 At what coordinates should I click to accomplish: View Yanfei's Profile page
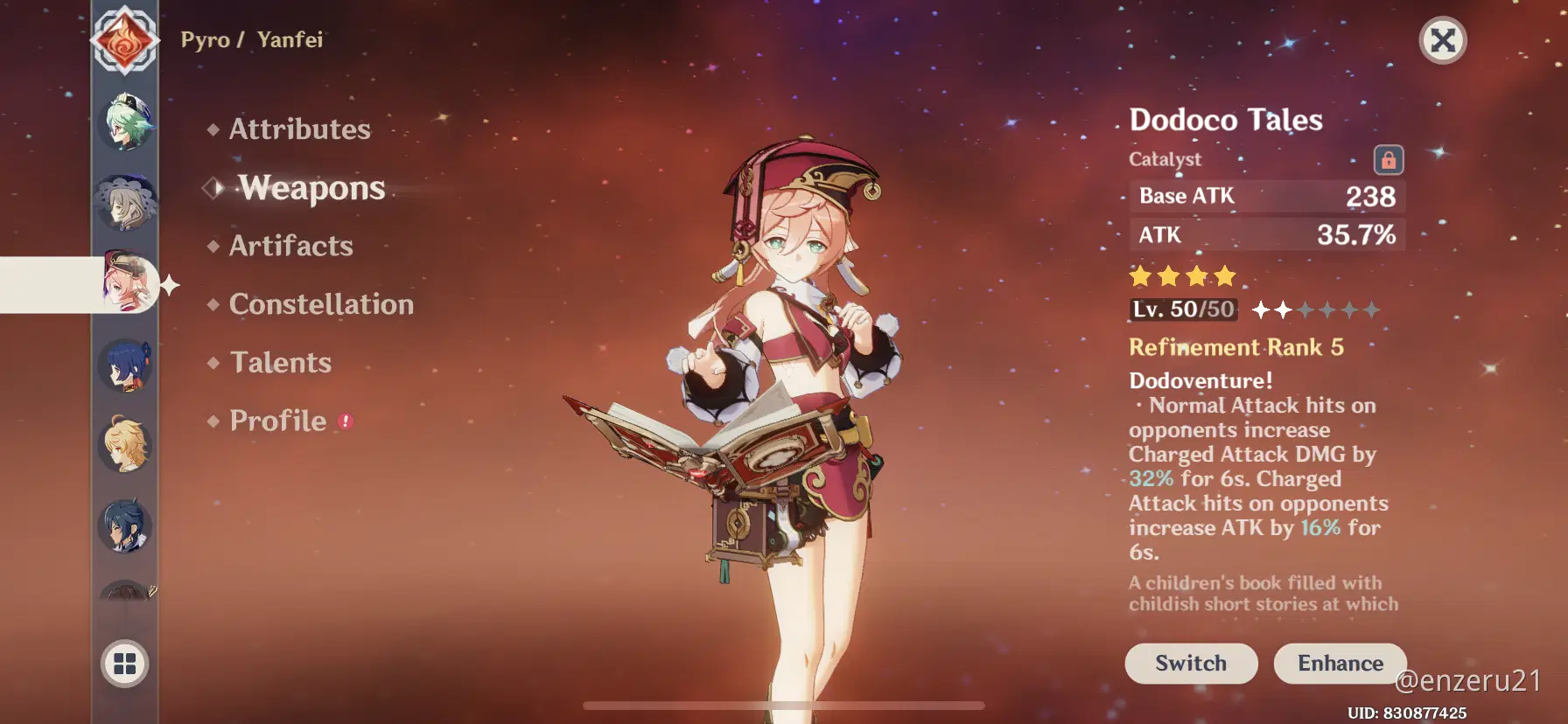[277, 421]
